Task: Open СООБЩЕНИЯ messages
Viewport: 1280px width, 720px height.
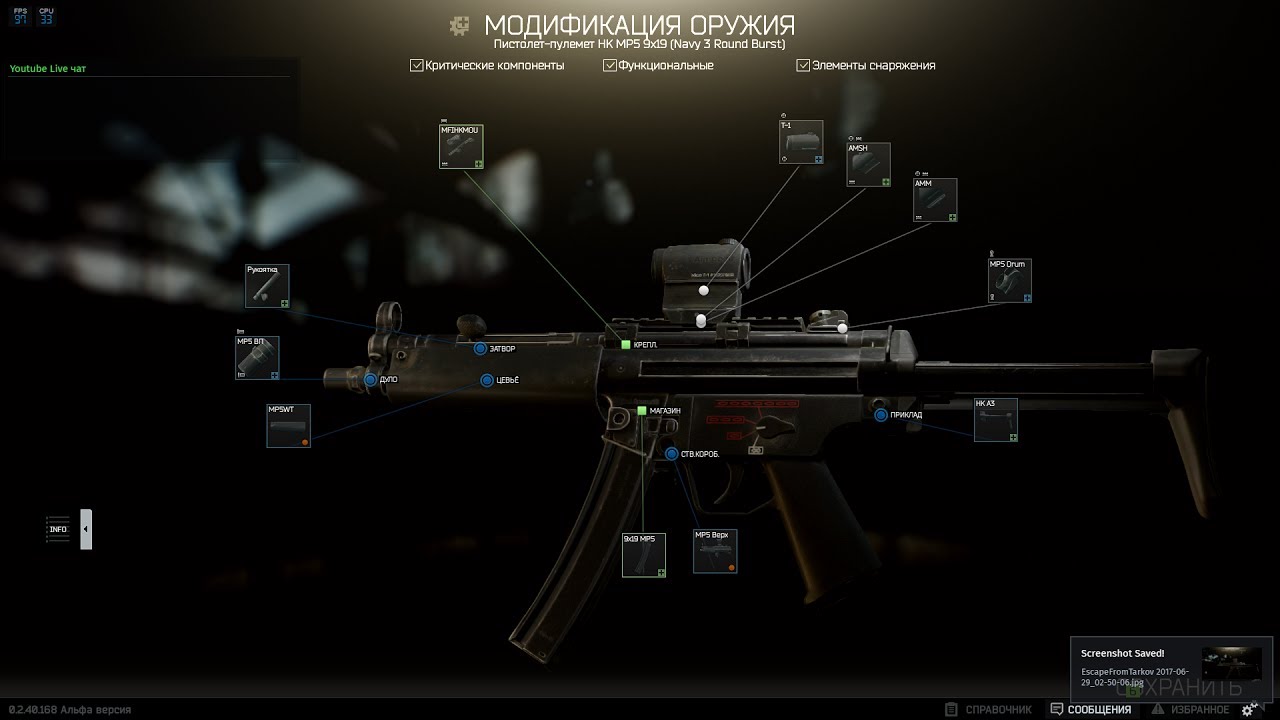Action: pos(1091,710)
